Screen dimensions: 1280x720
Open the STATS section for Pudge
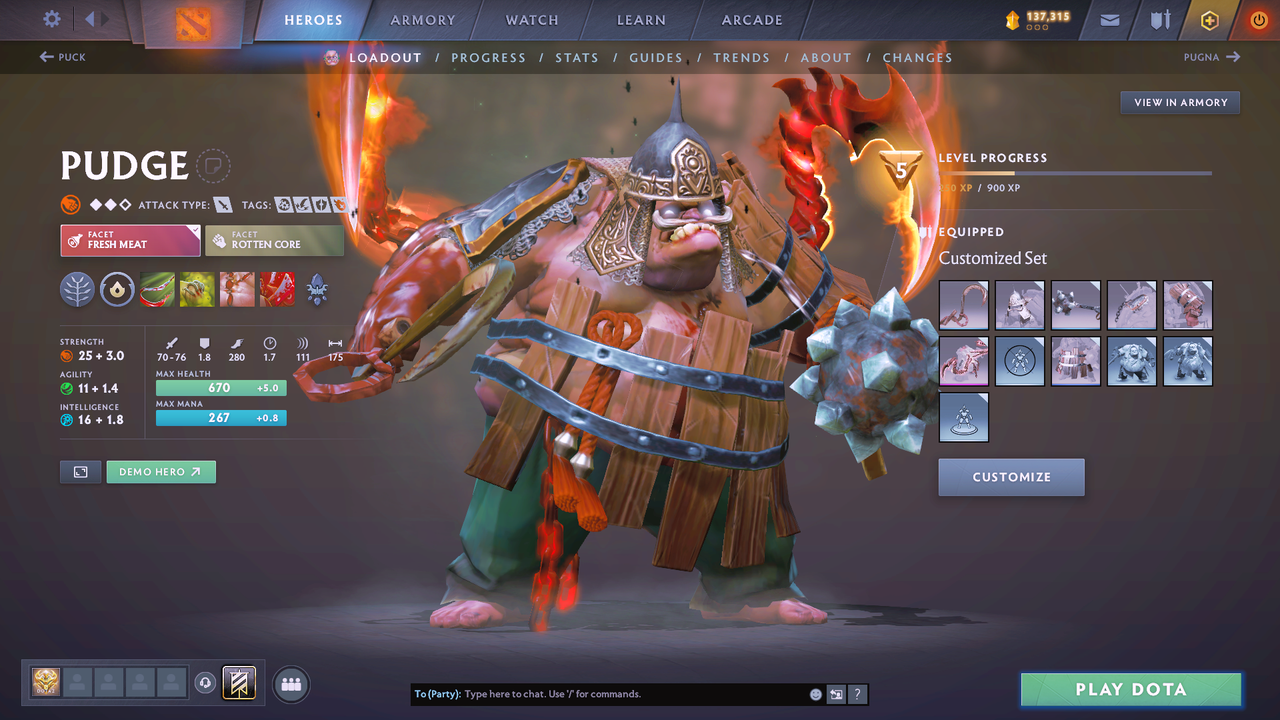click(x=577, y=57)
